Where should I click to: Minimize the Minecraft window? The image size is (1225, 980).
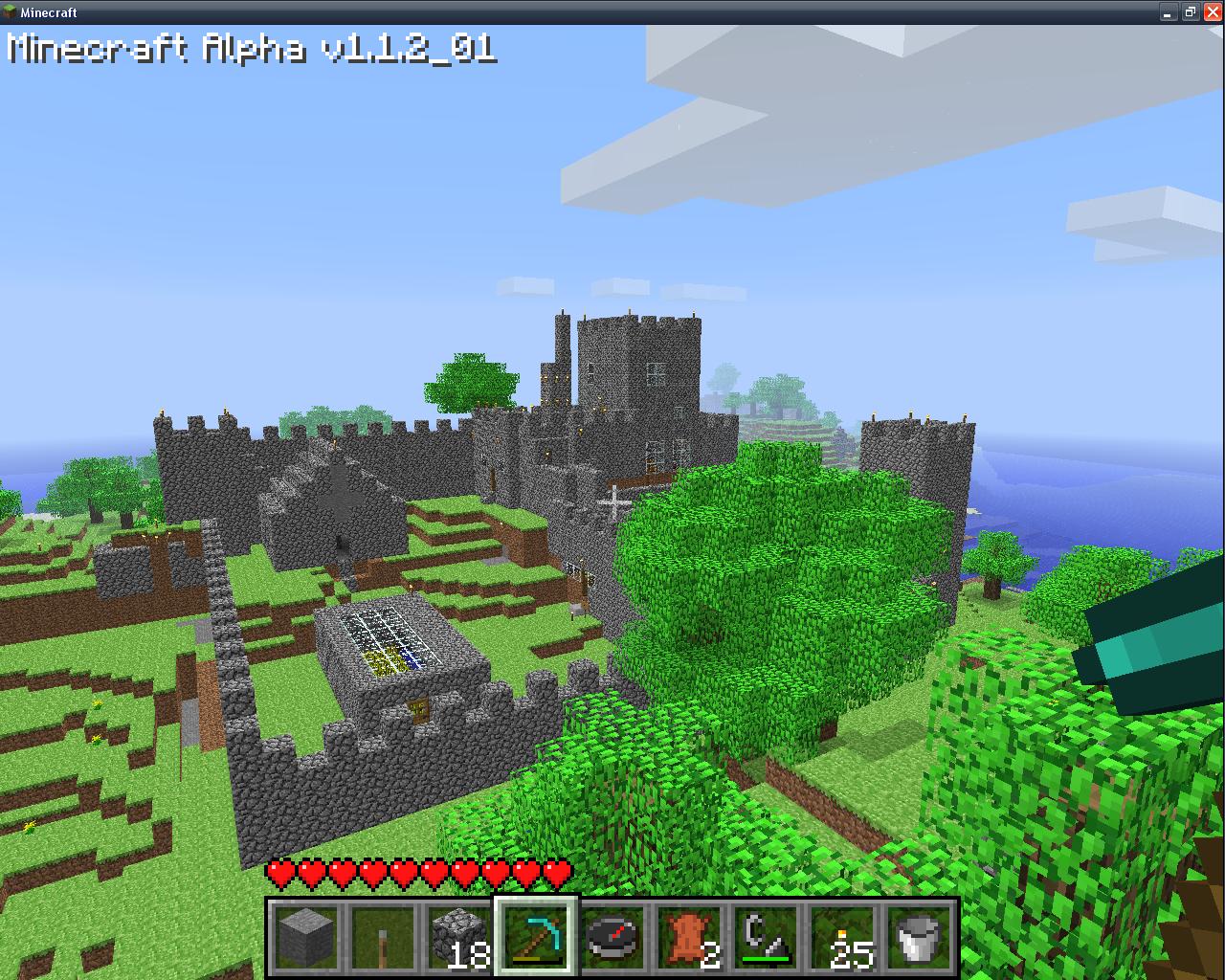(x=1169, y=12)
